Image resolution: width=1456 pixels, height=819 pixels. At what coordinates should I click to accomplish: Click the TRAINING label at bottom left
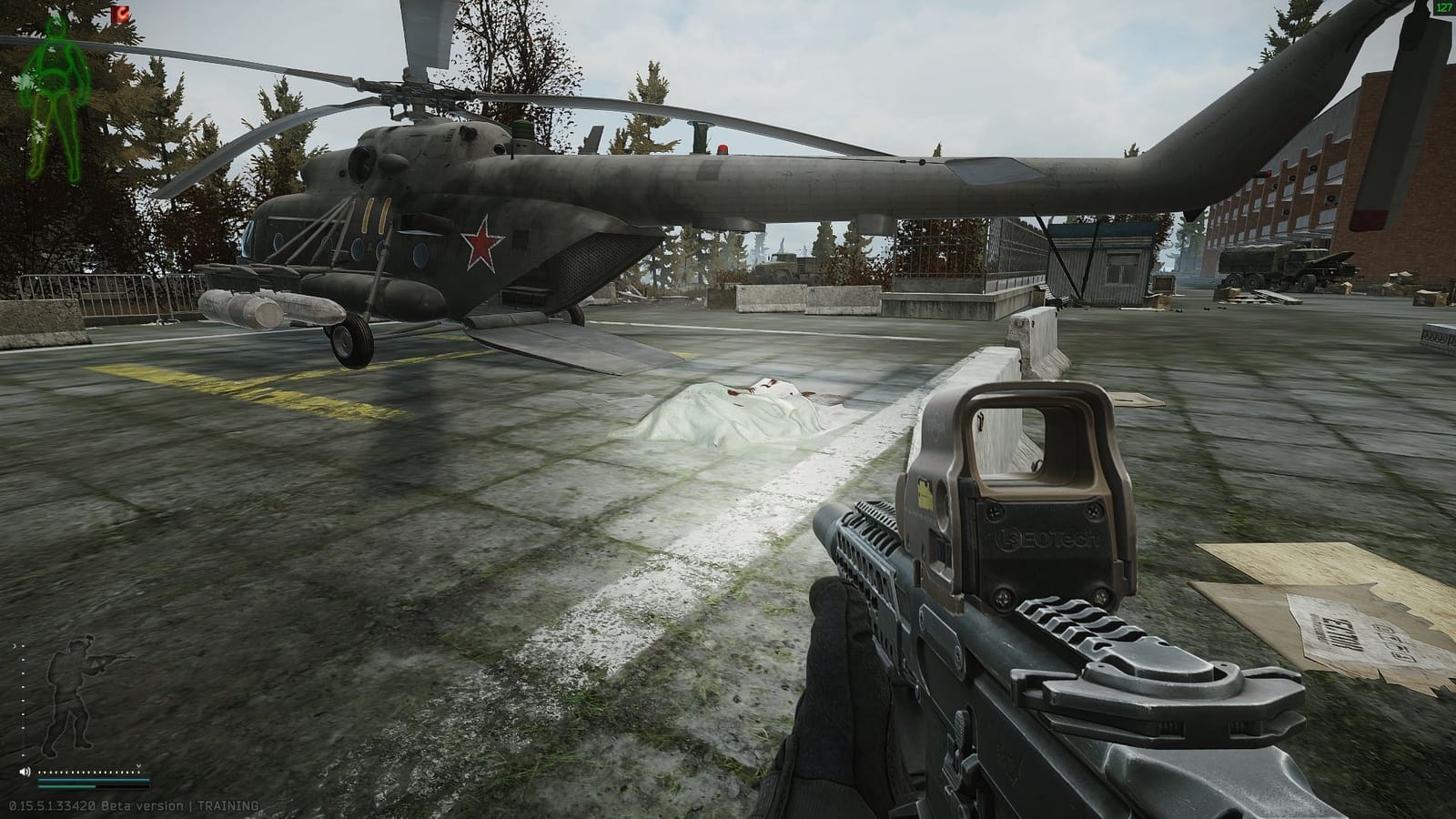pos(227,805)
